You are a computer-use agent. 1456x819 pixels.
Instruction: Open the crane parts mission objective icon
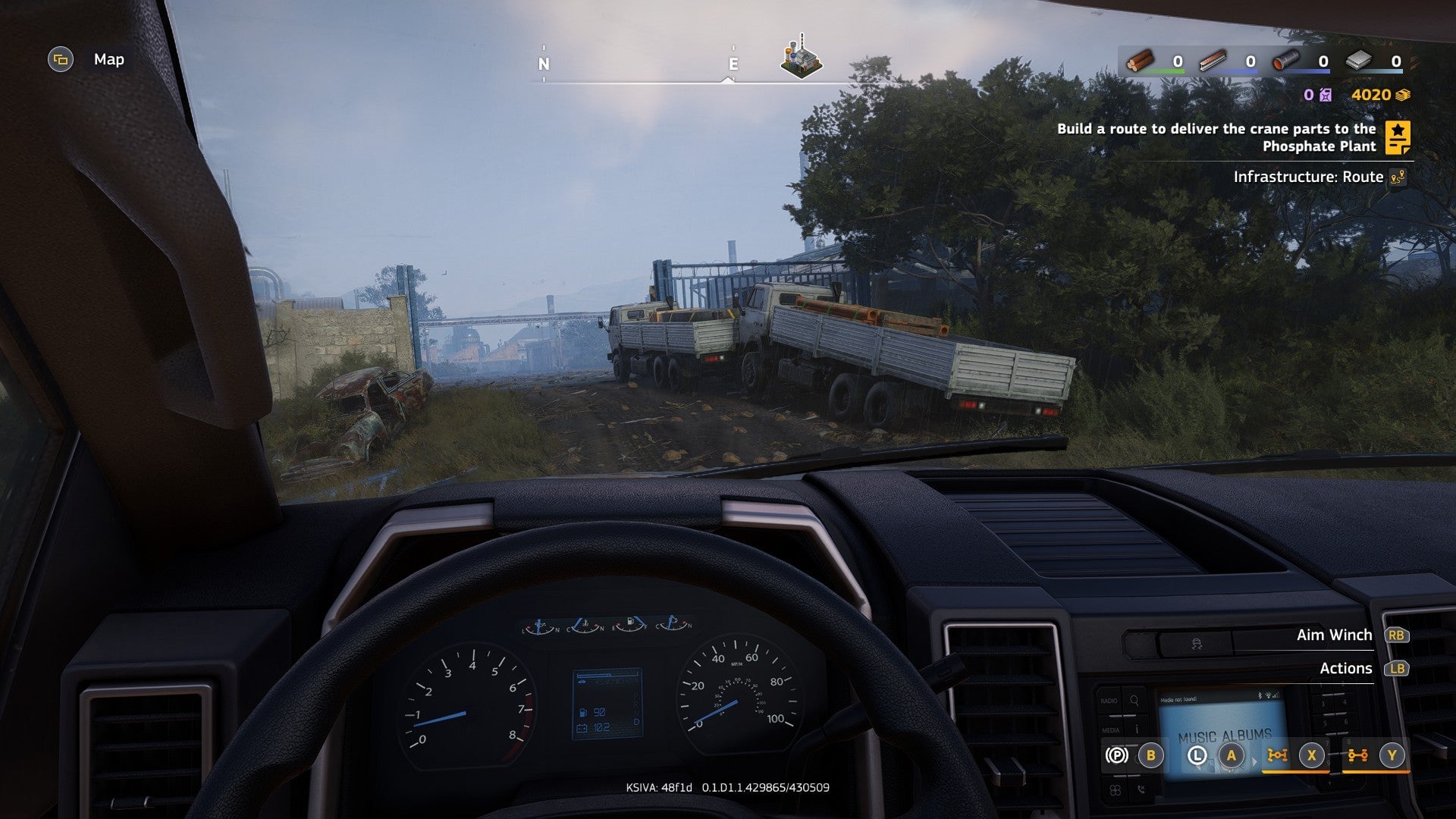[x=1397, y=138]
